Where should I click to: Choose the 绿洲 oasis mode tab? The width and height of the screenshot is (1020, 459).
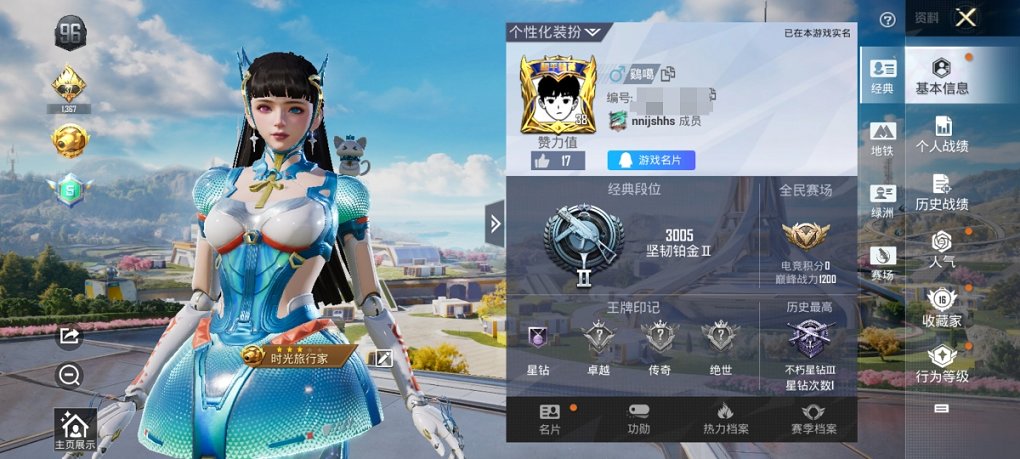click(882, 200)
